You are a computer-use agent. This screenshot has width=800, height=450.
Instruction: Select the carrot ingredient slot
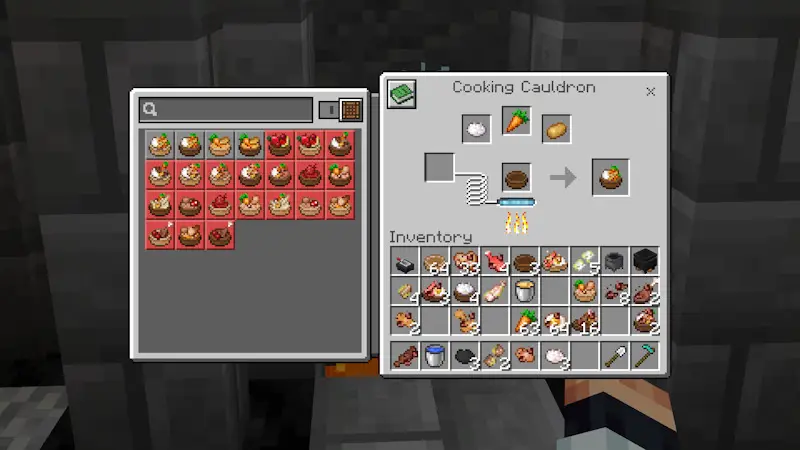pos(516,121)
